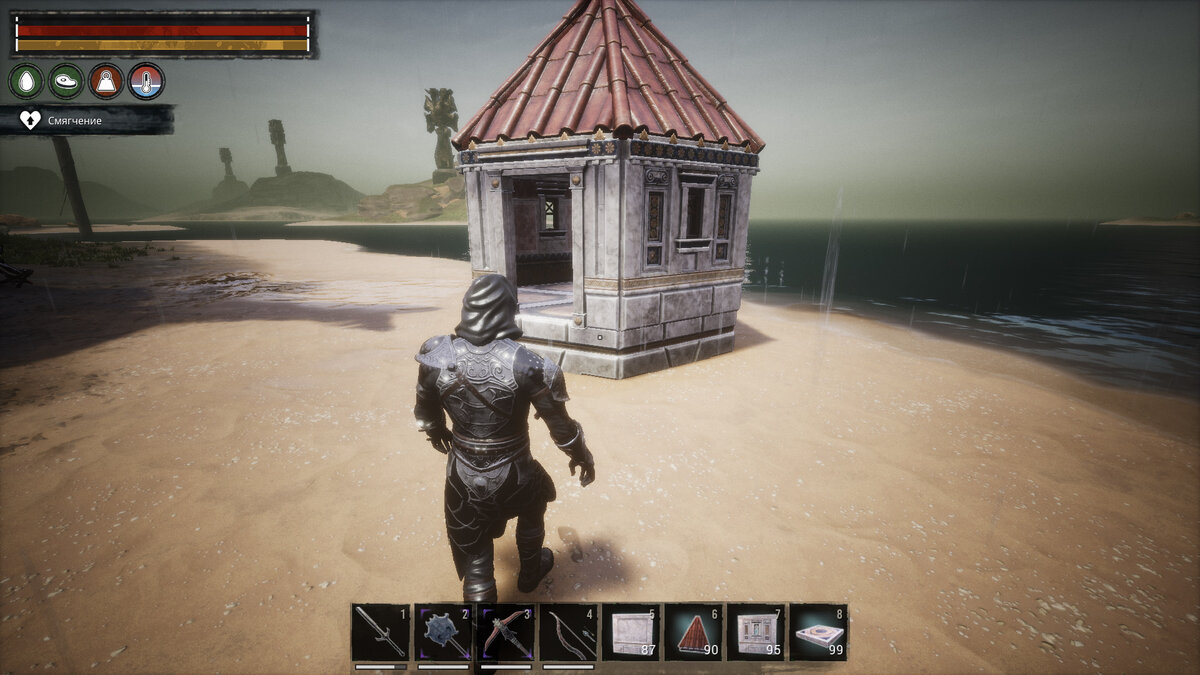Click the water drop thirst status icon
The height and width of the screenshot is (675, 1200).
(26, 81)
